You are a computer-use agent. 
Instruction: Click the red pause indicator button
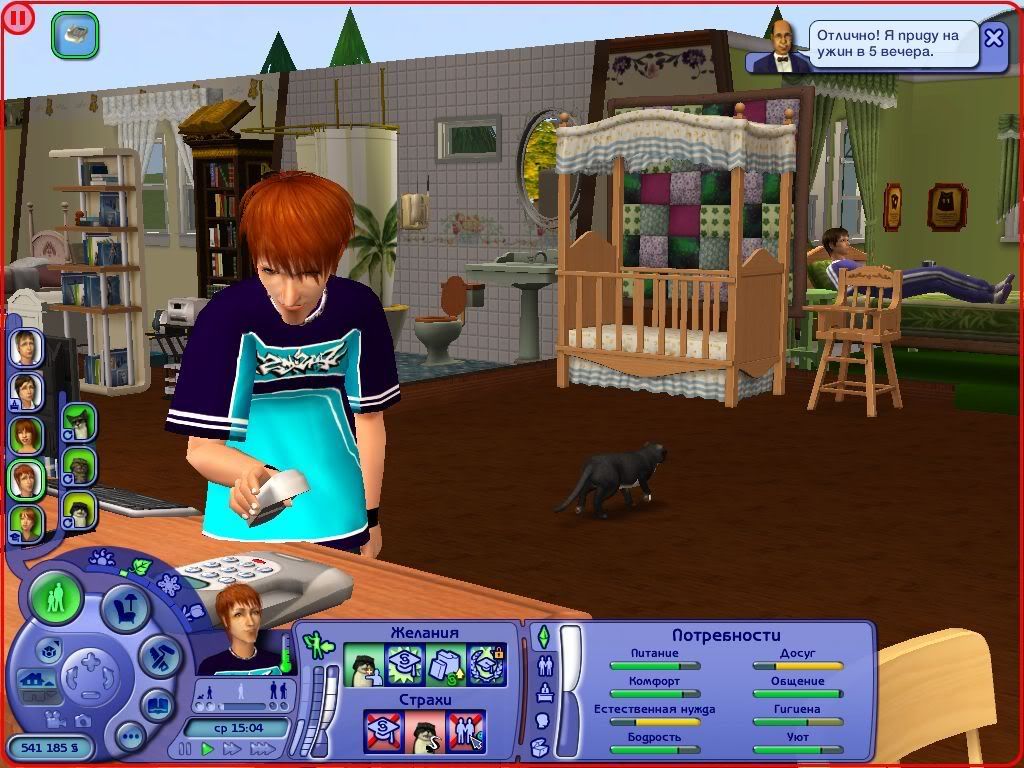point(18,18)
